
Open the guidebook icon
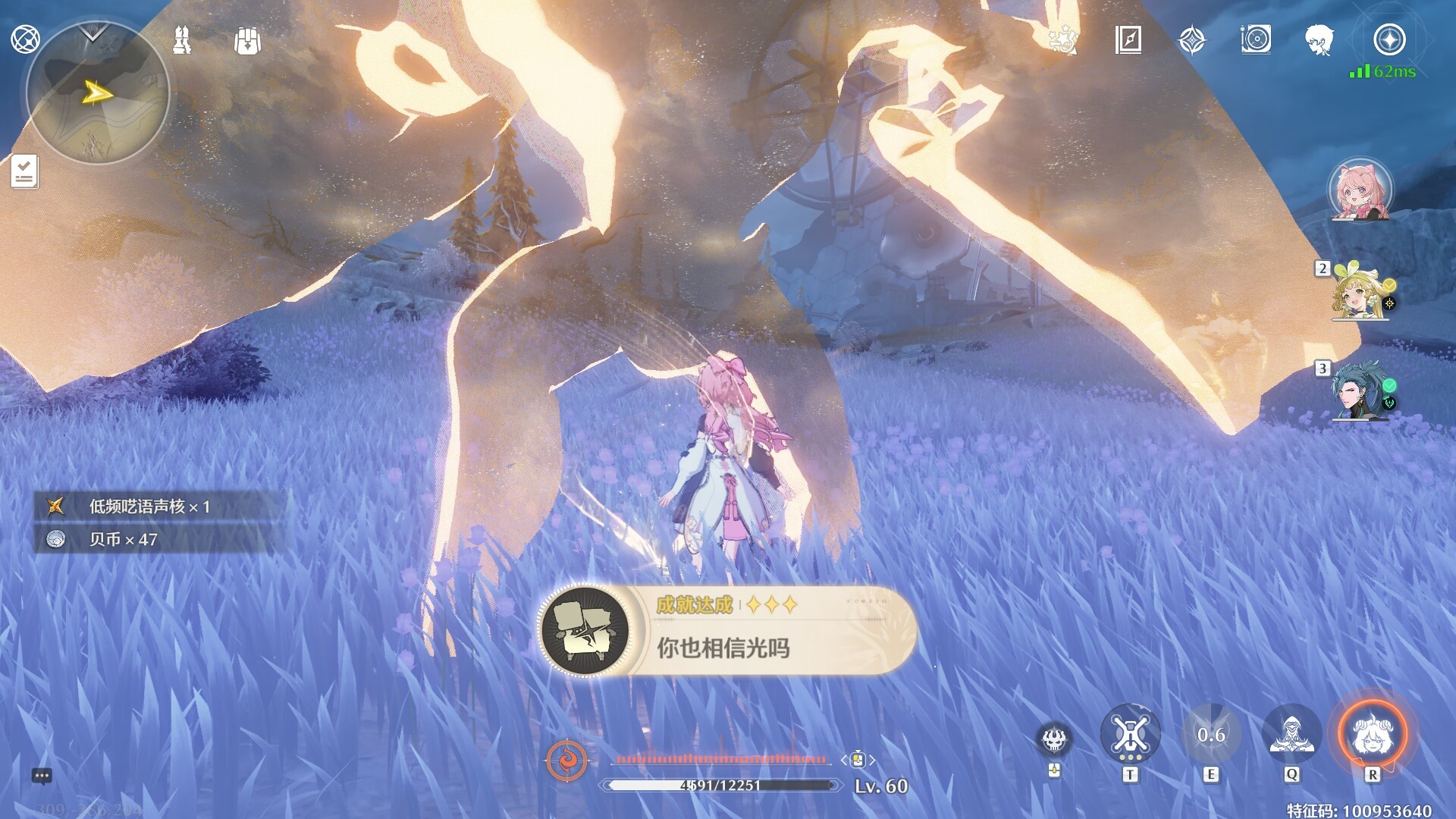[1128, 39]
